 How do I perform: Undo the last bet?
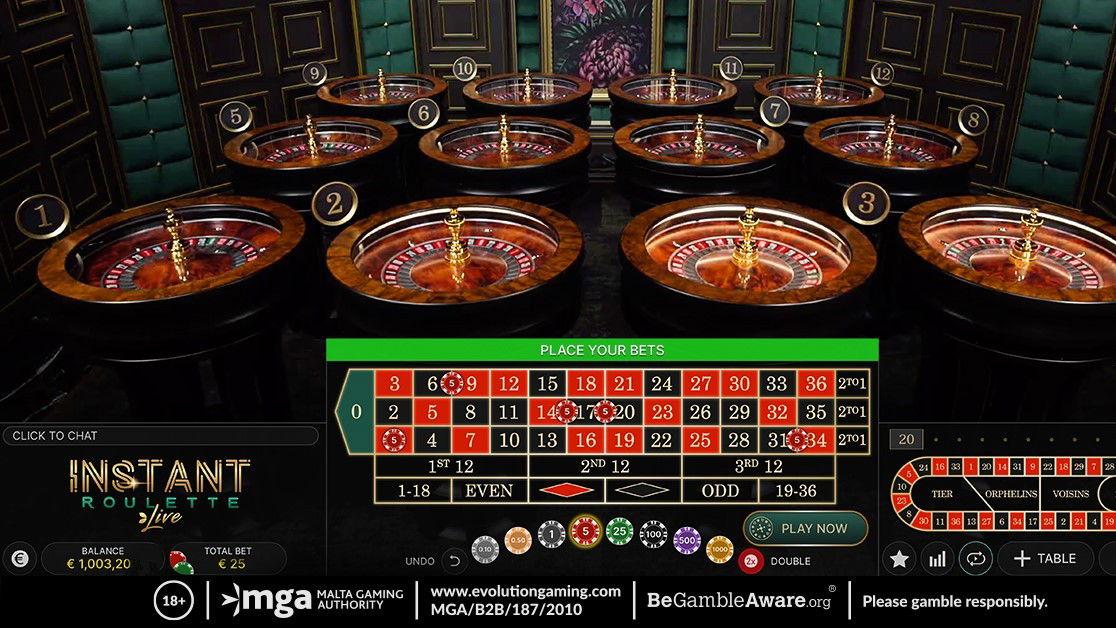tap(454, 561)
